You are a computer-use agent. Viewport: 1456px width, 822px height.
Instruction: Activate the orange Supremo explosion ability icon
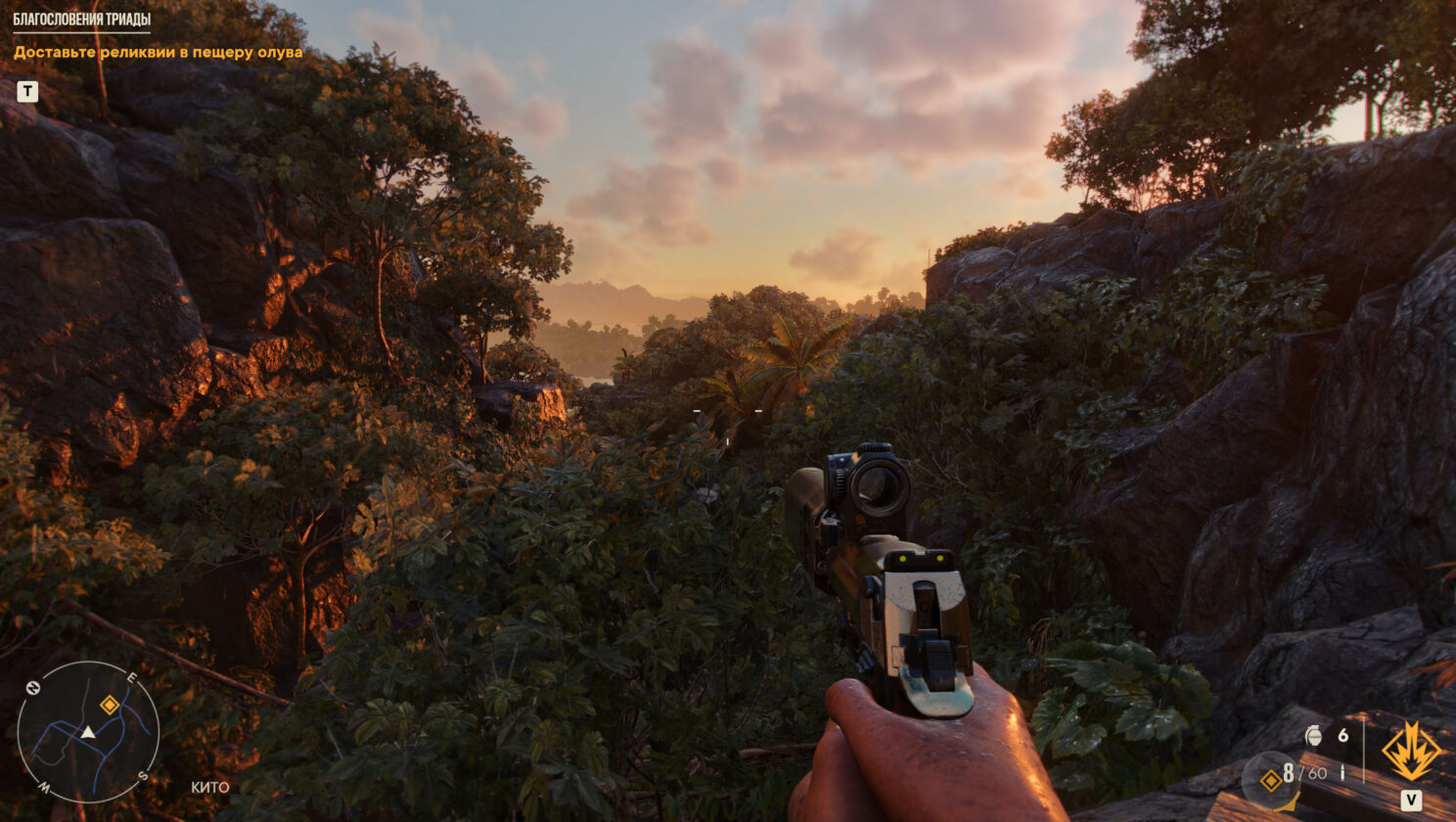click(1410, 752)
